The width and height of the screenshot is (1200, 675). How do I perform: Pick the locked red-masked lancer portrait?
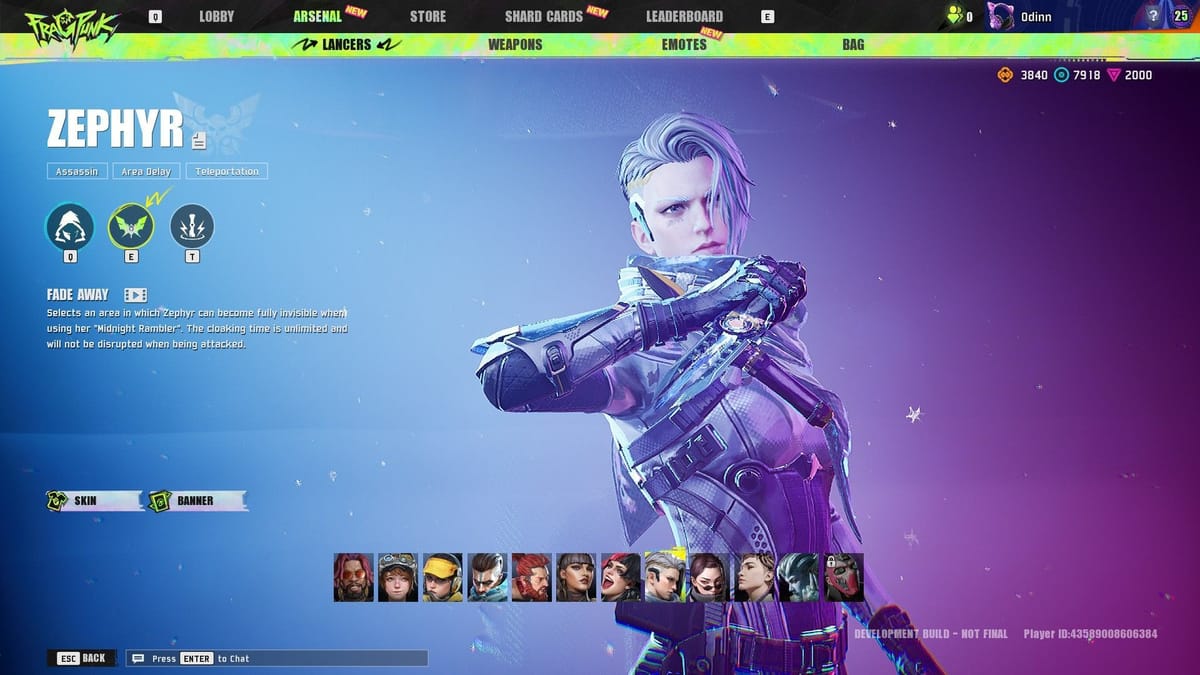tap(843, 577)
